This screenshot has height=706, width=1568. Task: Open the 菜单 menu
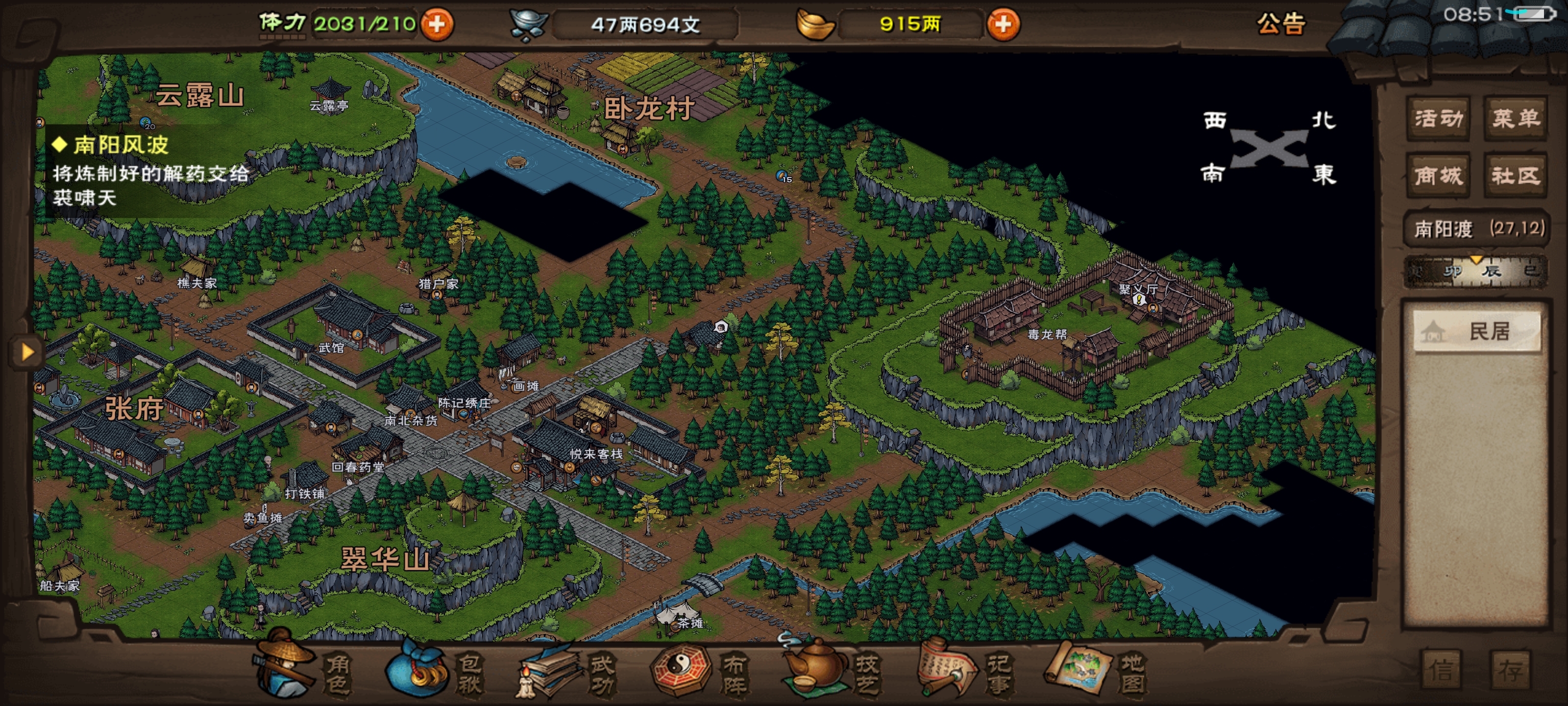1515,118
